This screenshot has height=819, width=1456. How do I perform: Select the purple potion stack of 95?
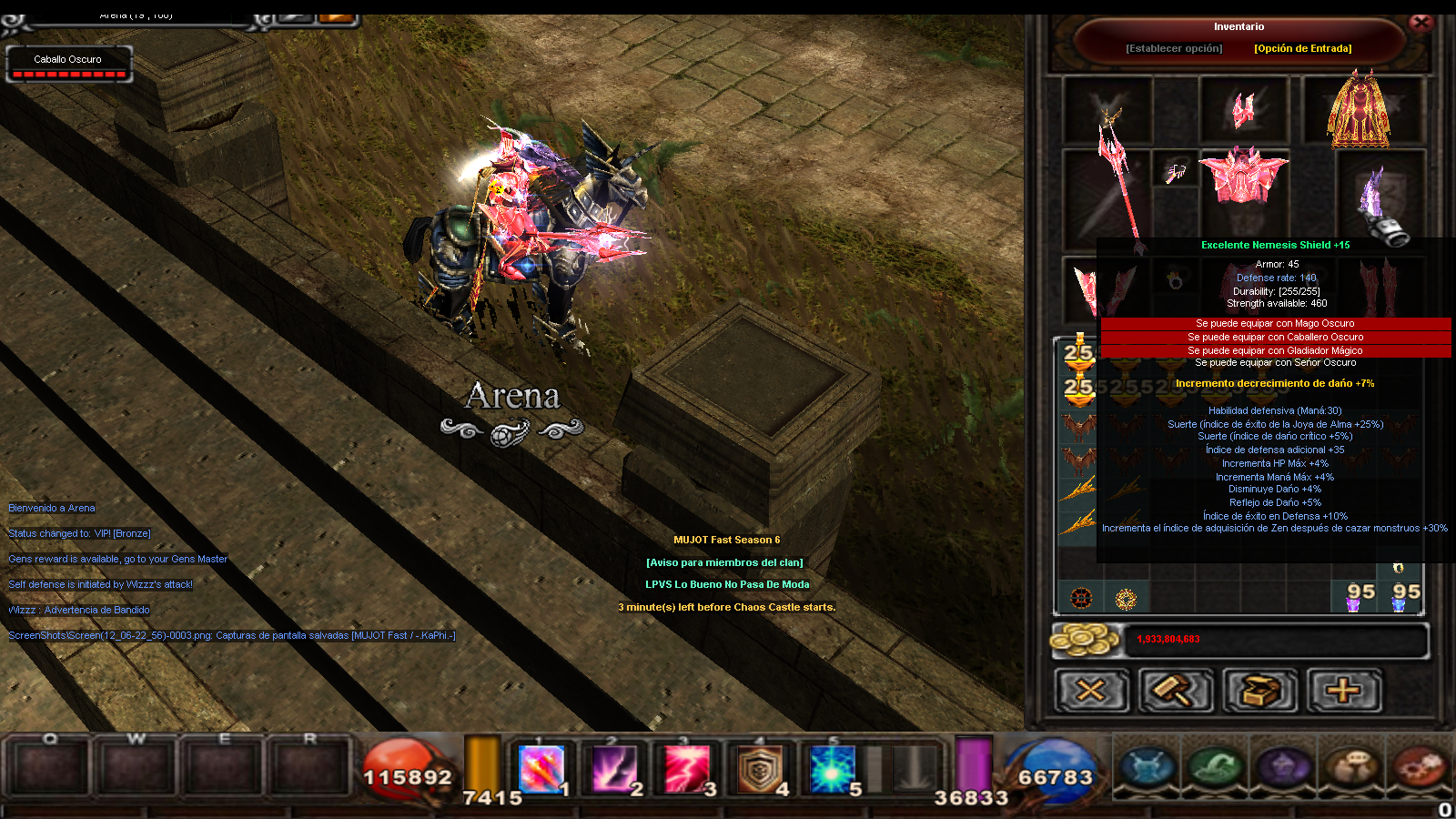point(1355,597)
